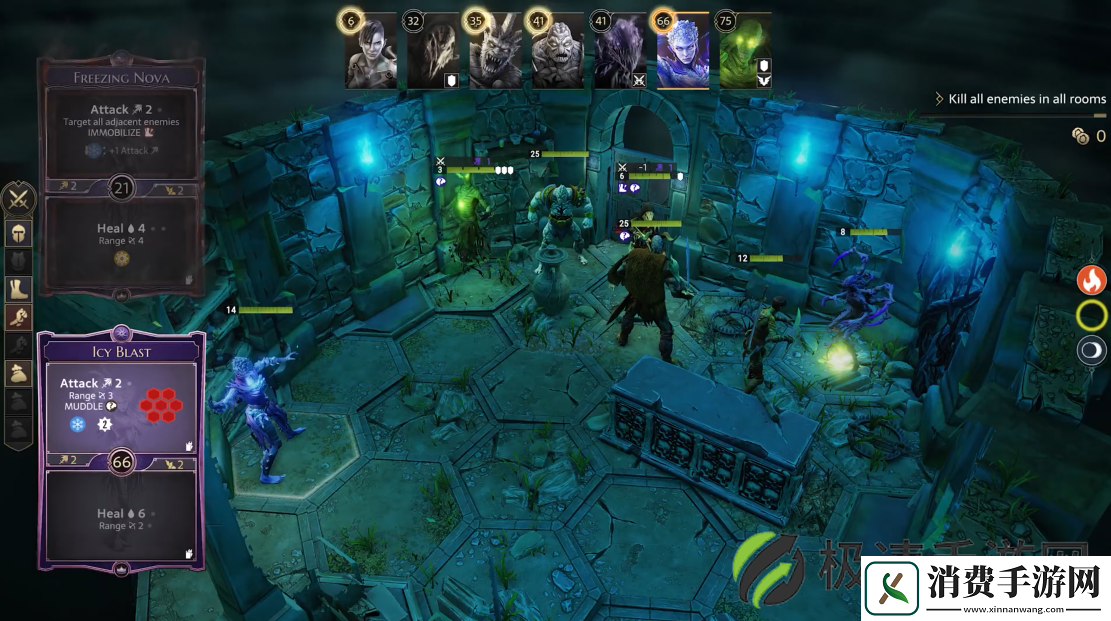The image size is (1111, 621).
Task: Use the lit hand item slot
Action: pyautogui.click(x=20, y=318)
